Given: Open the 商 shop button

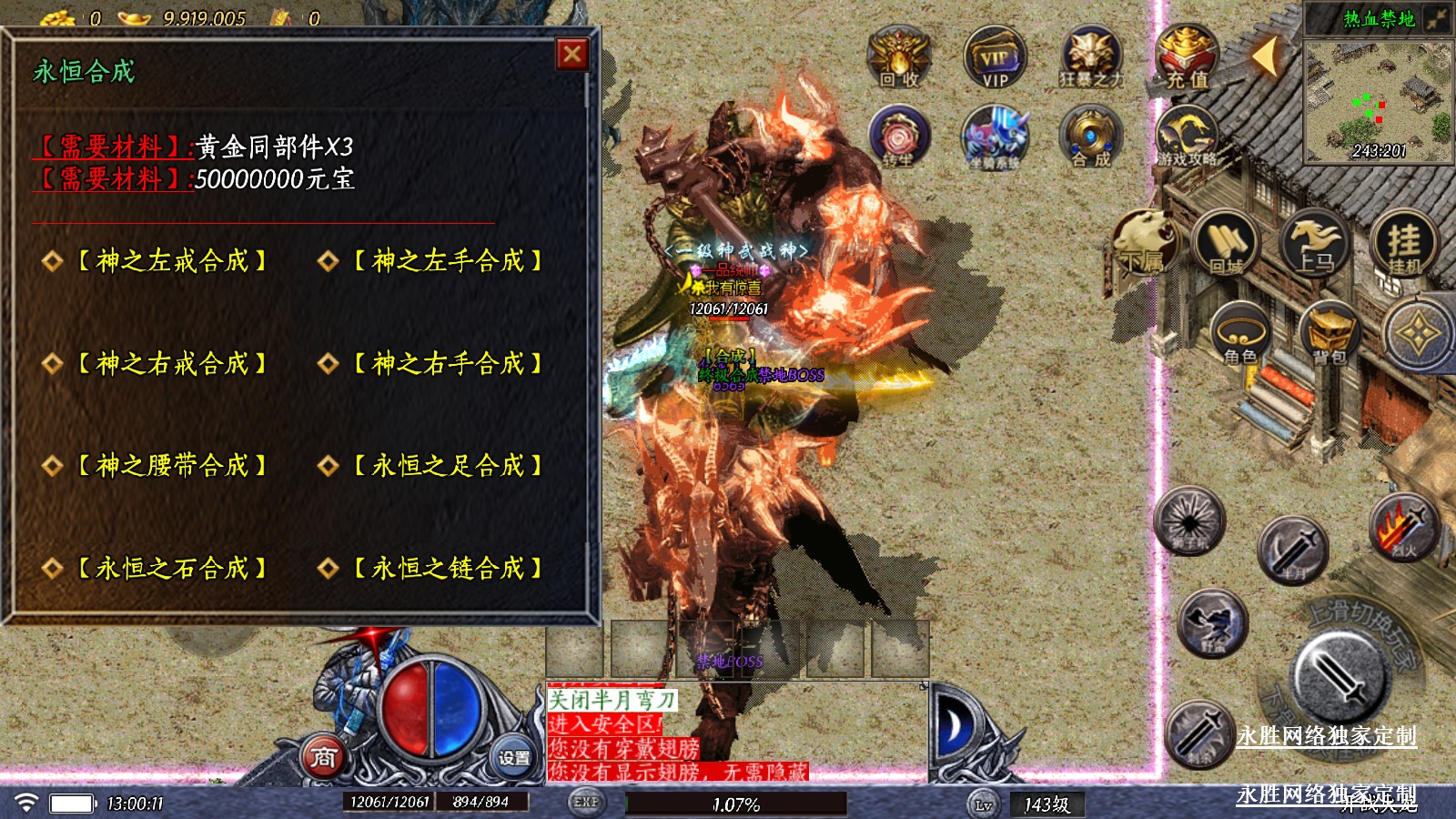Looking at the screenshot, I should [x=324, y=757].
